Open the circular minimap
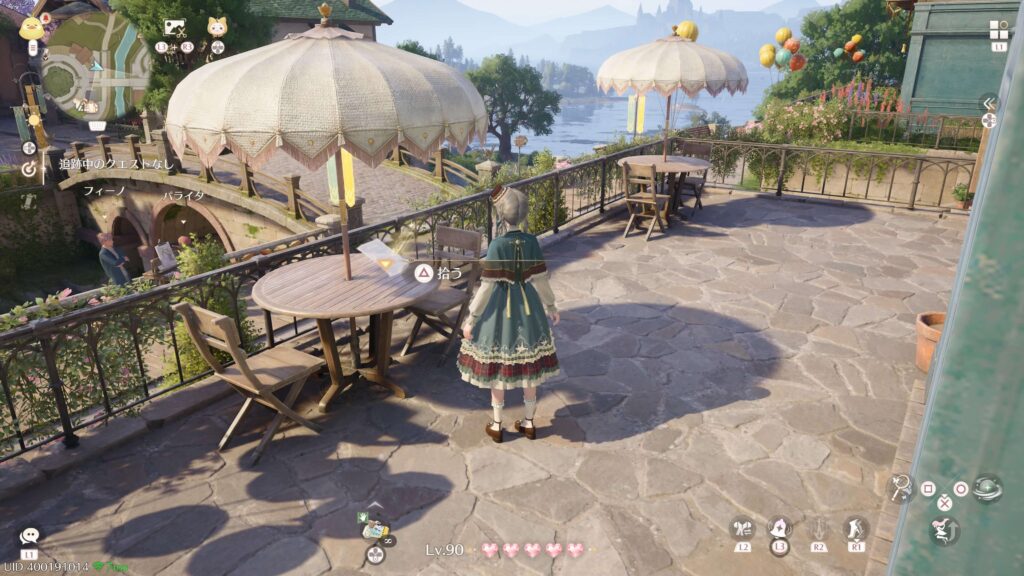The width and height of the screenshot is (1024, 576). [x=96, y=65]
